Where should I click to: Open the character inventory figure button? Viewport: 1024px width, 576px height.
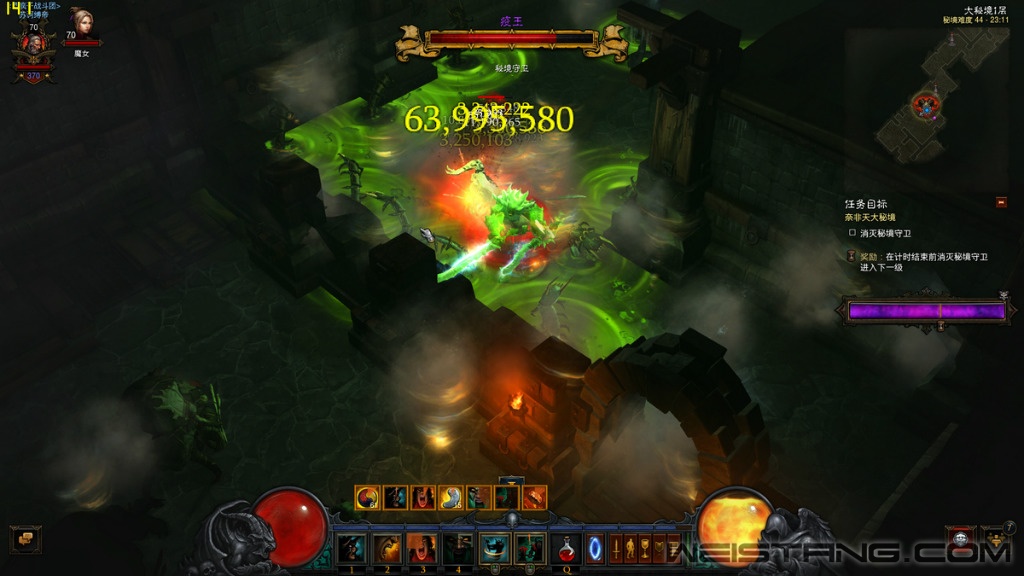pyautogui.click(x=631, y=548)
